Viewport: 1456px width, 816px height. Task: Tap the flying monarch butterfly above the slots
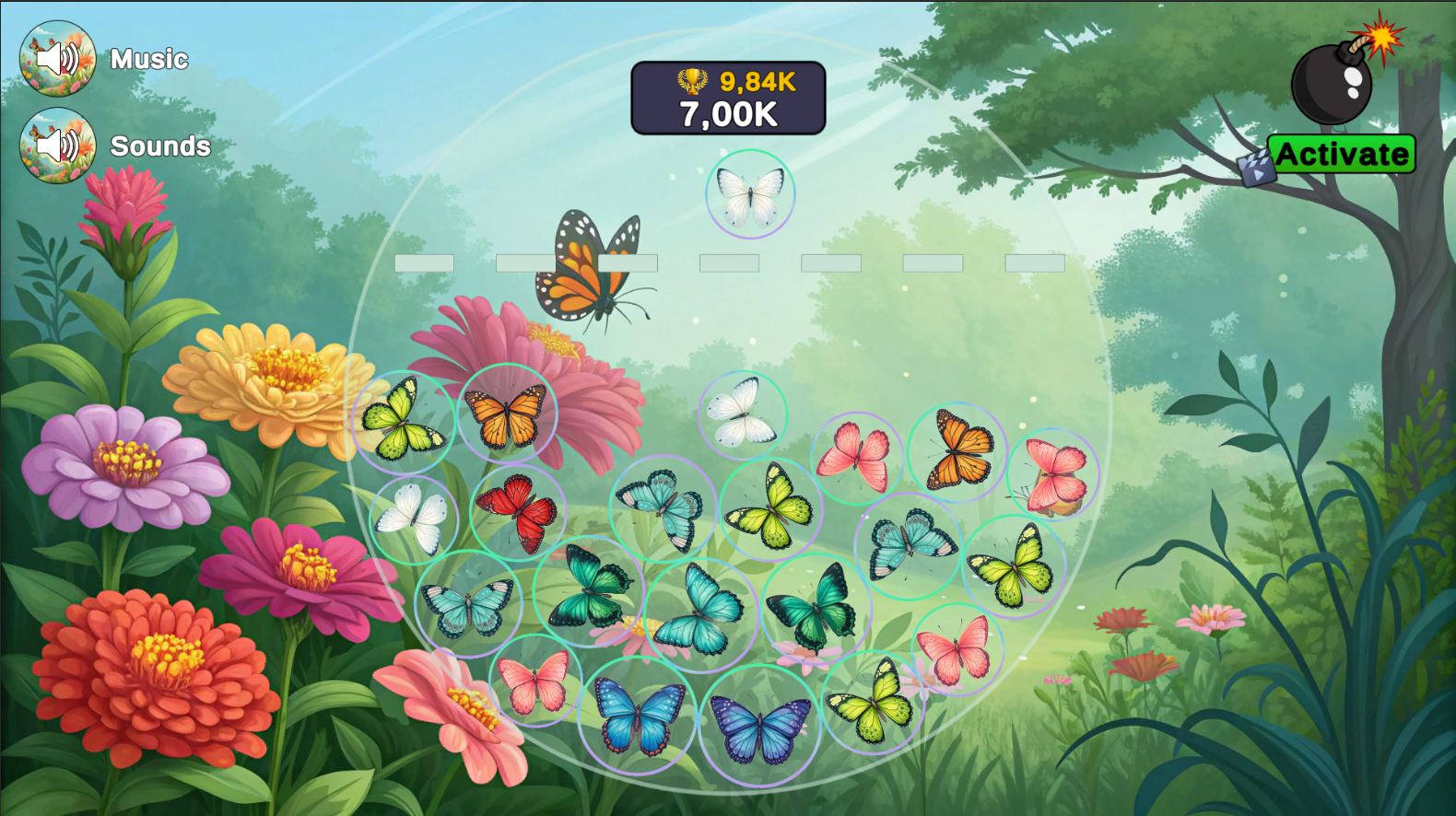point(590,267)
